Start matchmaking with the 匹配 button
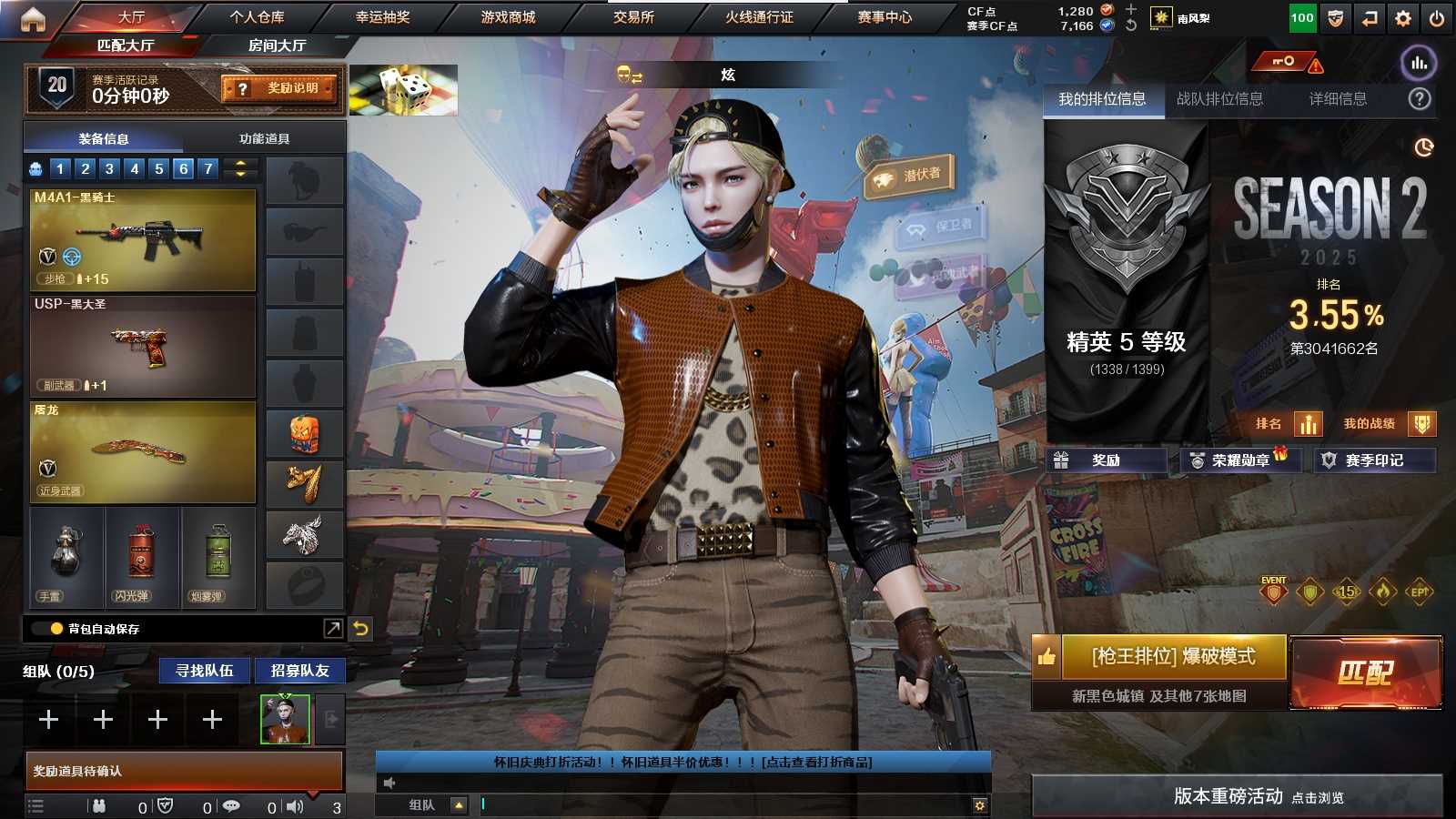Image resolution: width=1456 pixels, height=819 pixels. pos(1366,672)
